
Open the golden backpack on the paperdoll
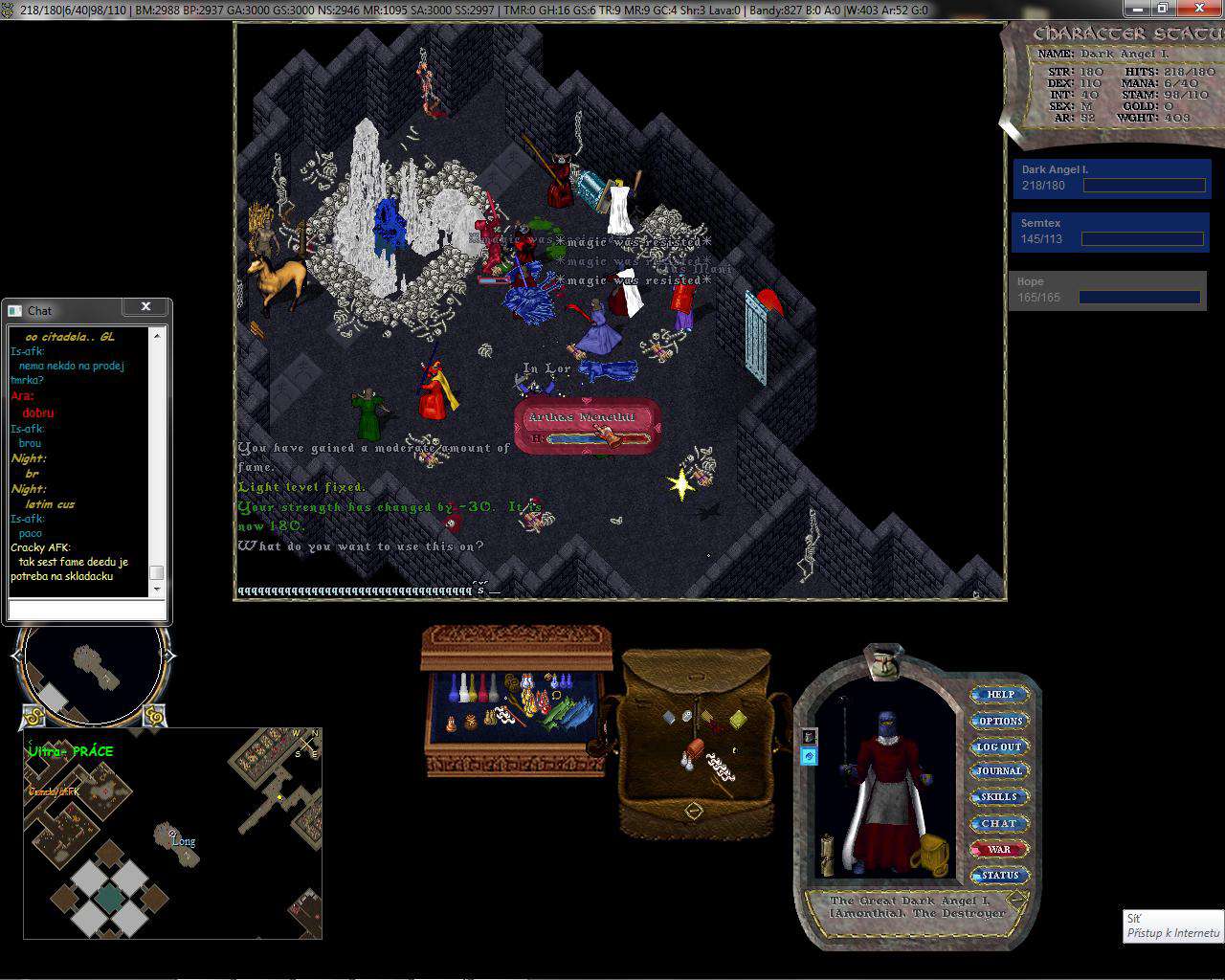pyautogui.click(x=933, y=850)
